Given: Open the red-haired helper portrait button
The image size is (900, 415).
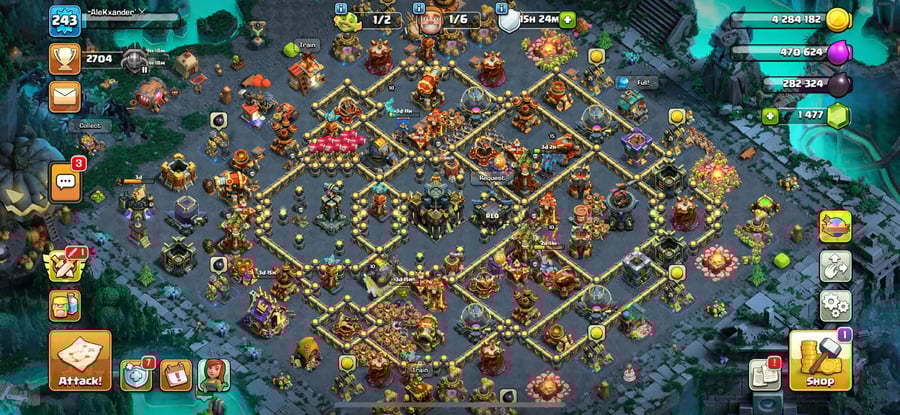Looking at the screenshot, I should pyautogui.click(x=213, y=375).
